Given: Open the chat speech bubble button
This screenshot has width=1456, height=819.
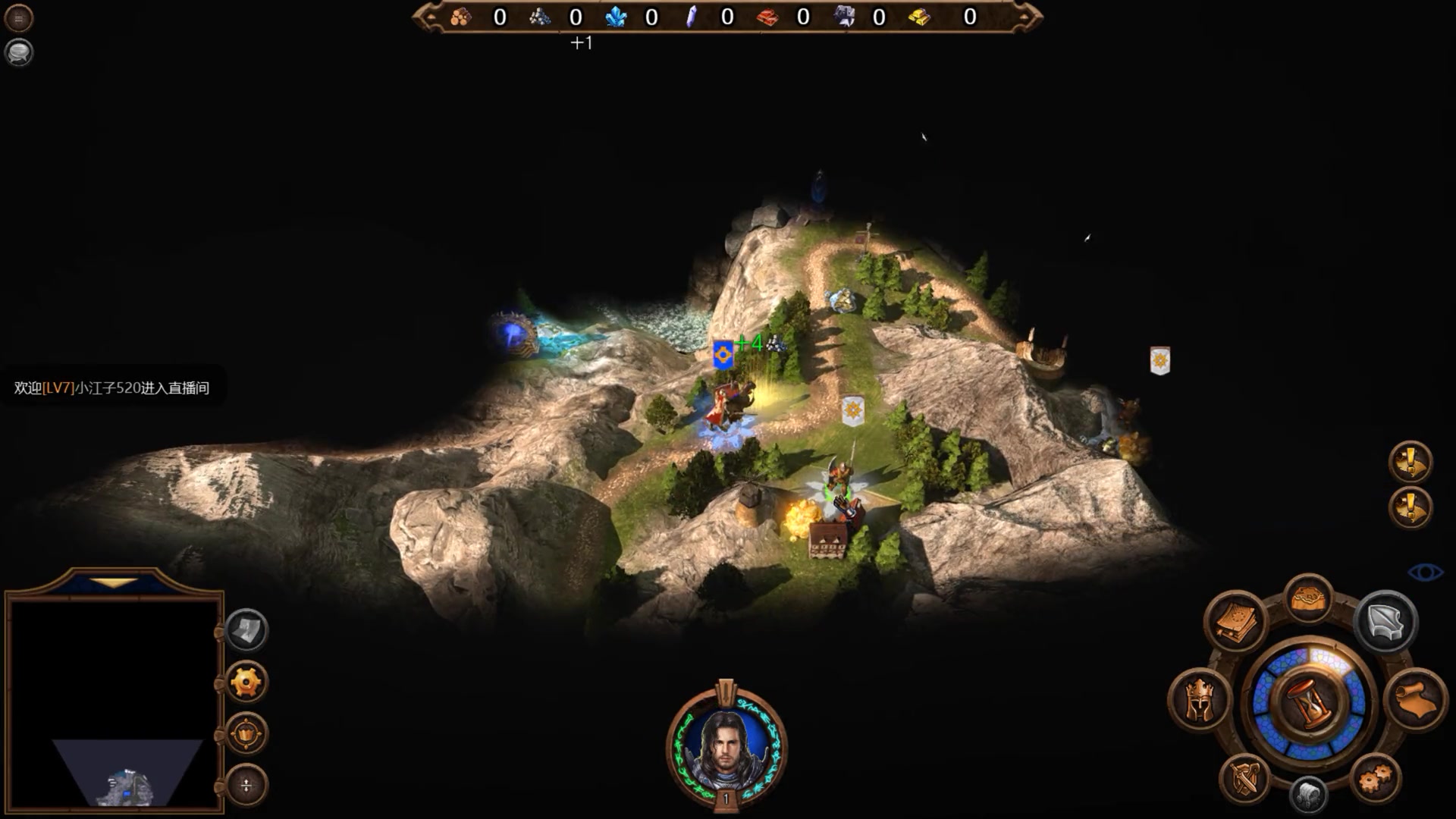Looking at the screenshot, I should point(19,52).
